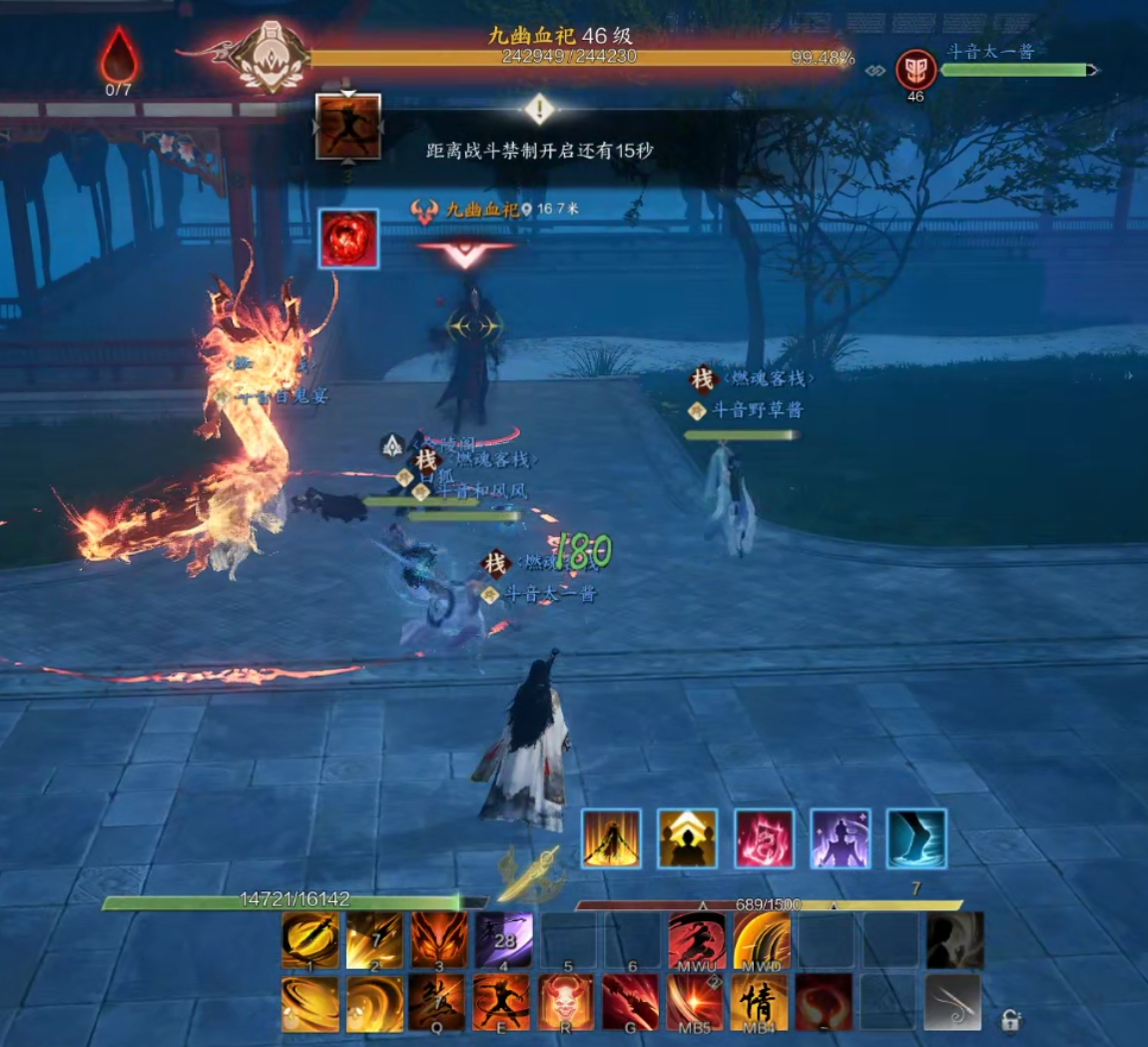Screen dimensions: 1148x1047
Task: Use the fiery demon face skill in slot 3
Action: (x=438, y=940)
